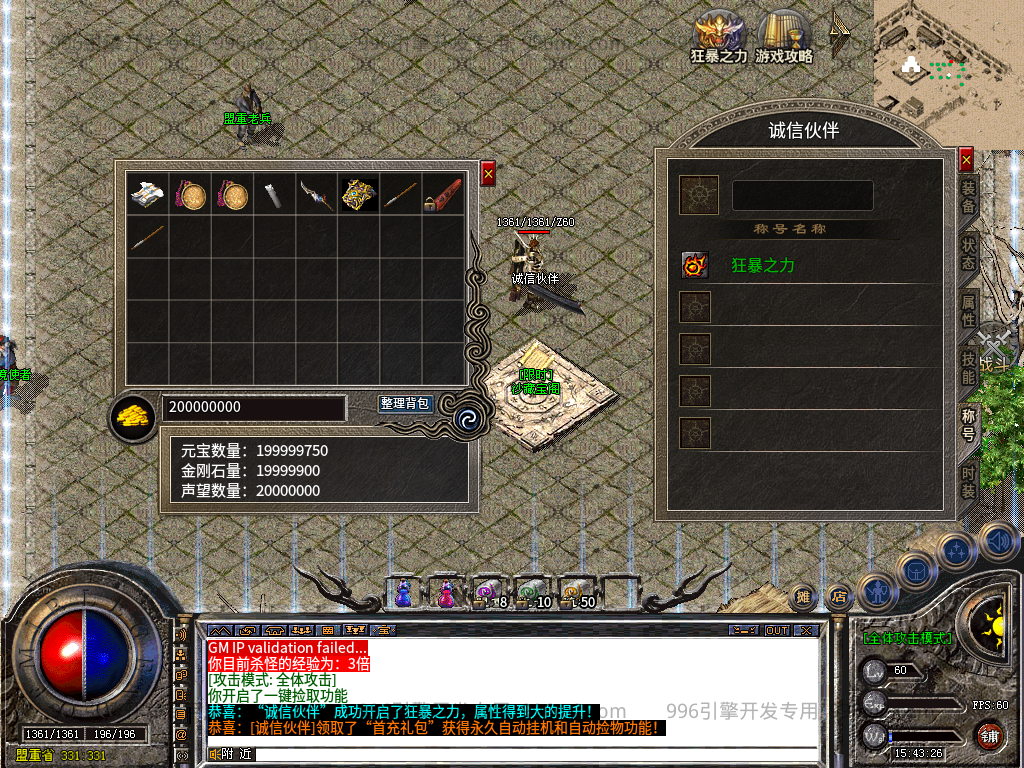Viewport: 1024px width, 768px height.
Task: Click the 整理背包 sort bag button
Action: (x=406, y=404)
